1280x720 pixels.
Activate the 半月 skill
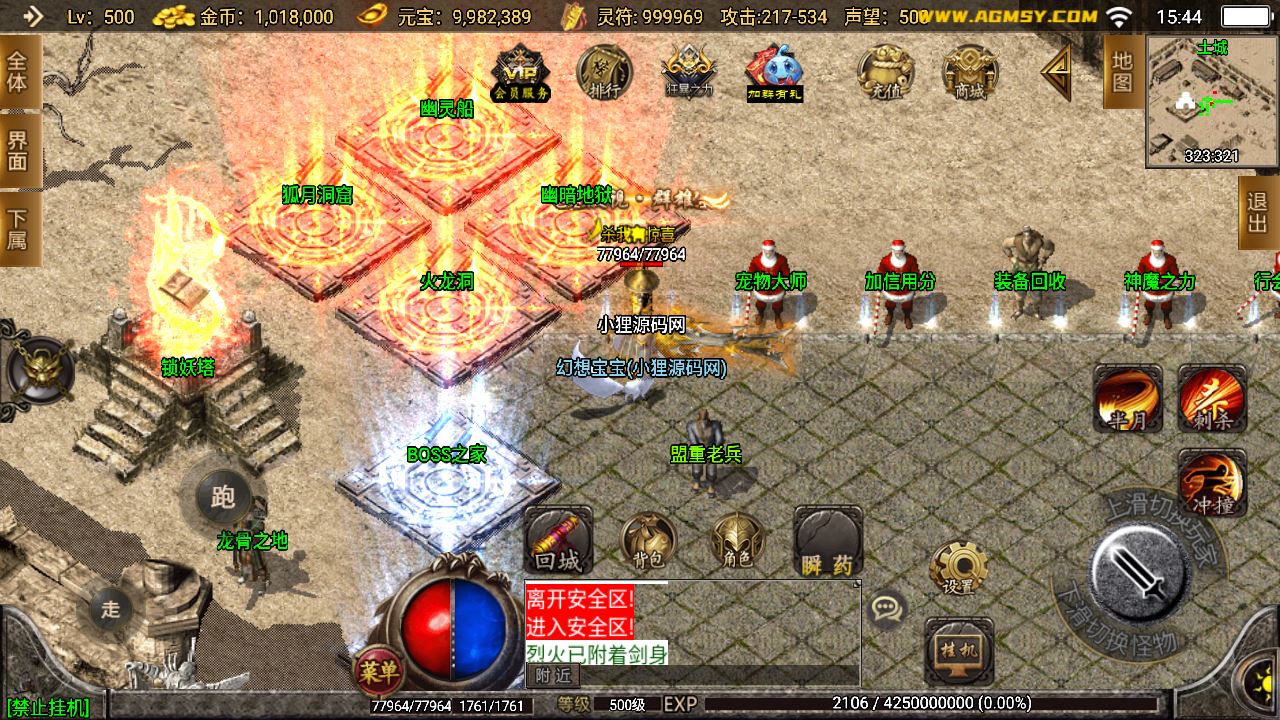click(x=1127, y=398)
